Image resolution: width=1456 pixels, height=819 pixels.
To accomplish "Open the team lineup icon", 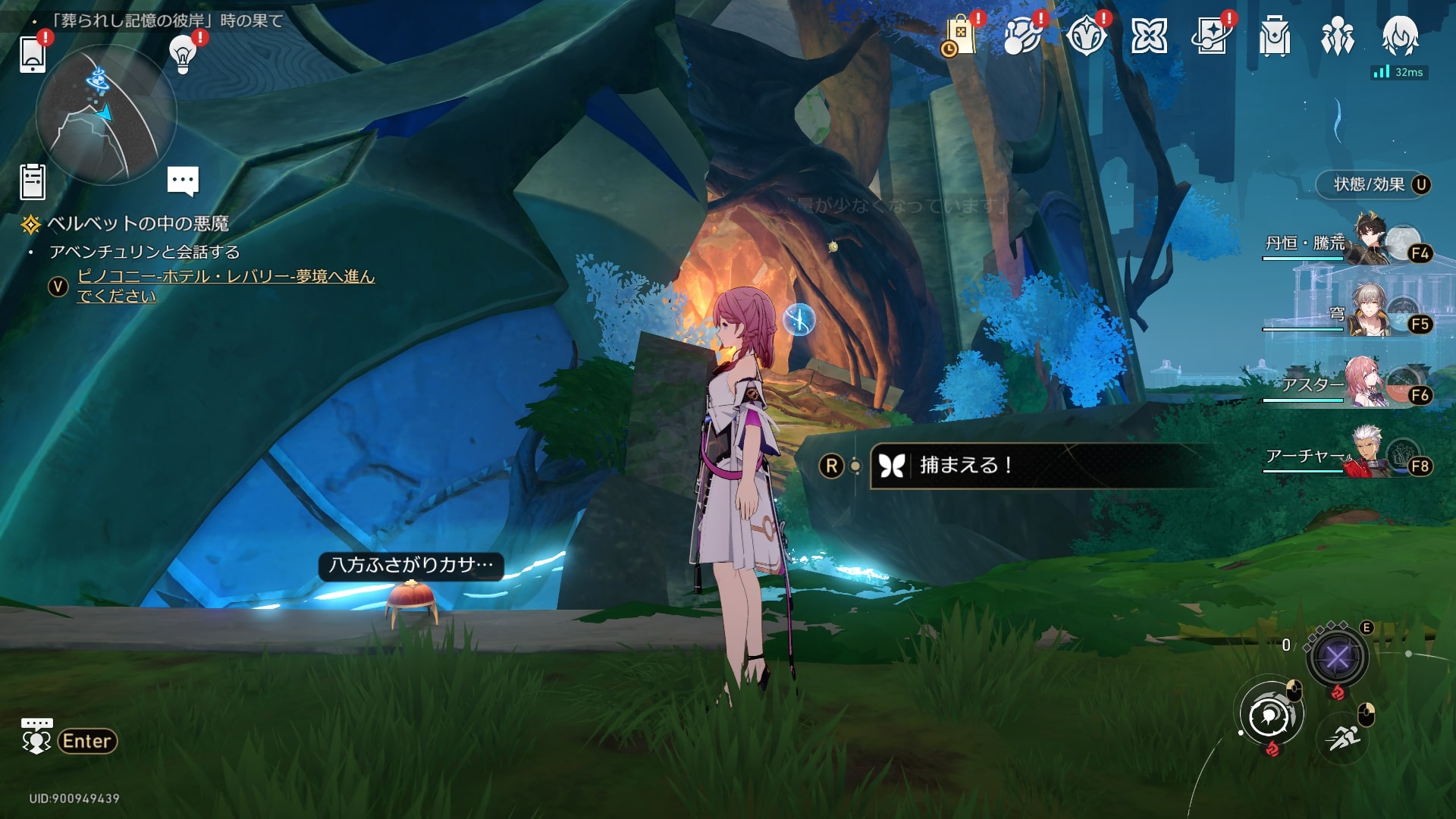I will (1337, 36).
